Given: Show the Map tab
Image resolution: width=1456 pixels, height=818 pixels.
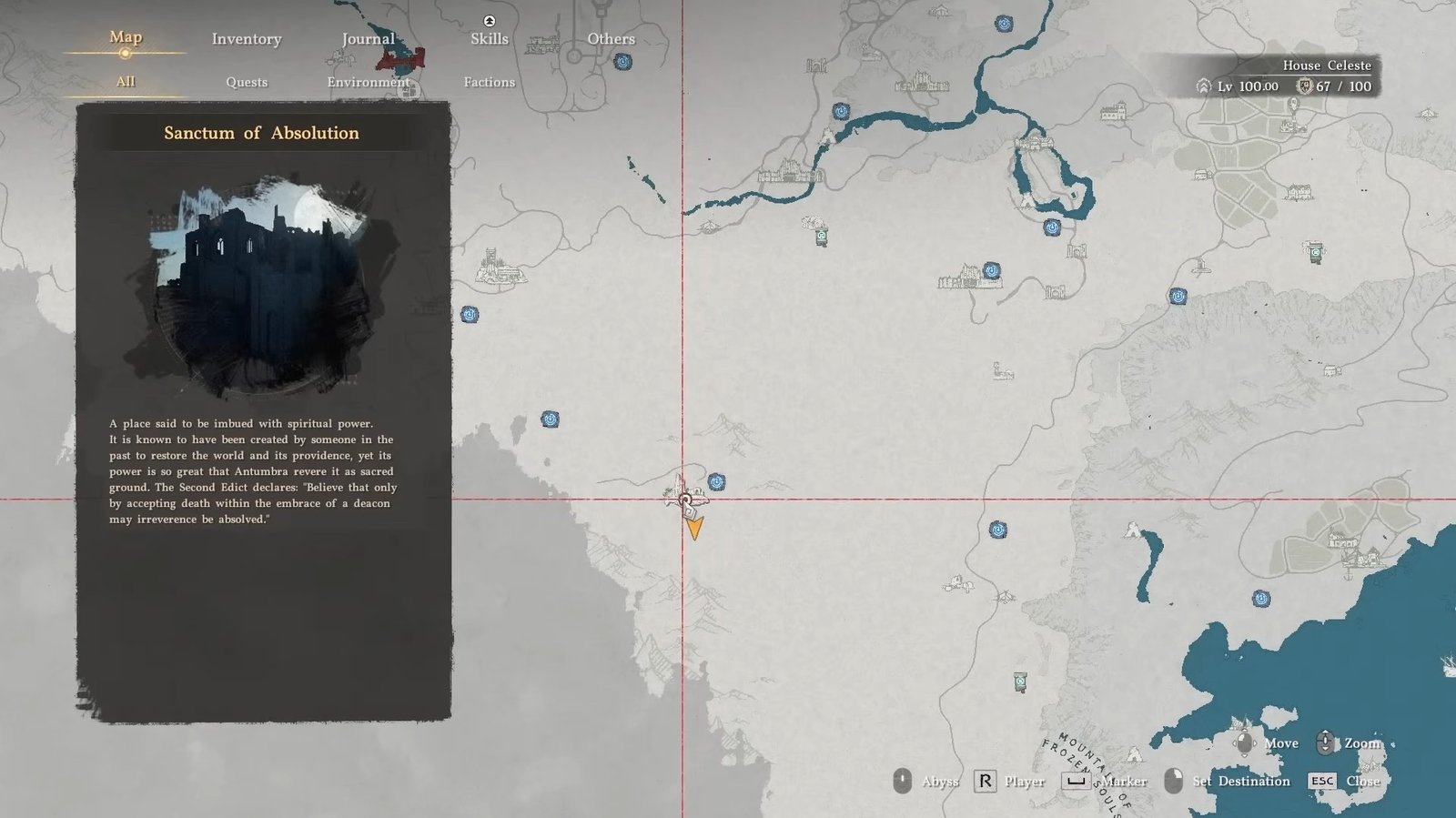Looking at the screenshot, I should (126, 37).
